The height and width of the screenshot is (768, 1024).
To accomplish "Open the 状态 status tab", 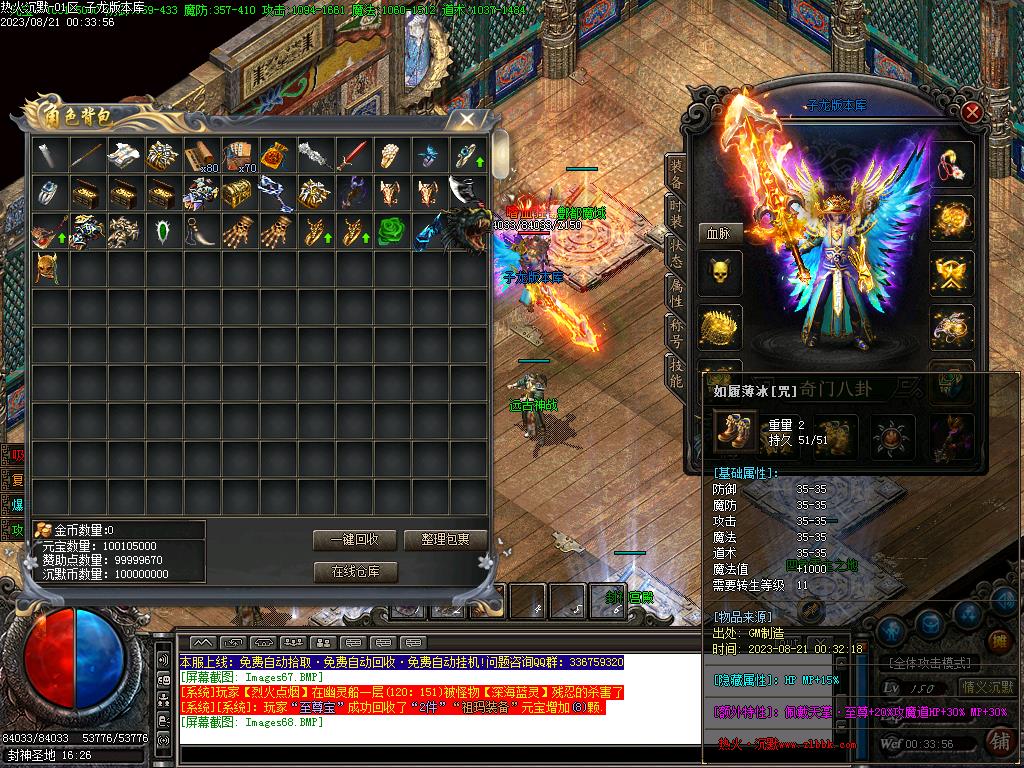I will (677, 253).
